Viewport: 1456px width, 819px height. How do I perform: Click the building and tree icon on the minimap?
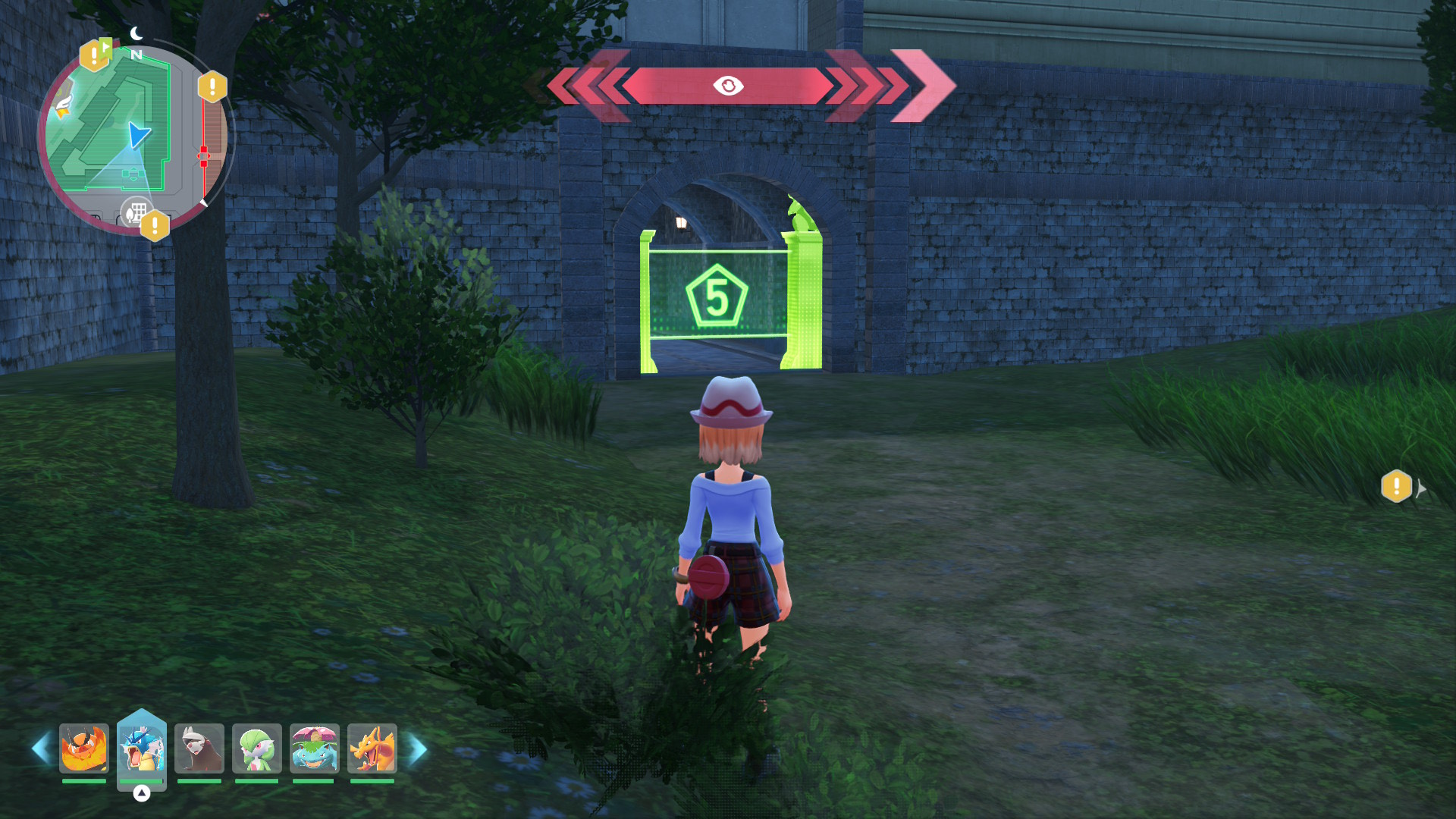136,212
